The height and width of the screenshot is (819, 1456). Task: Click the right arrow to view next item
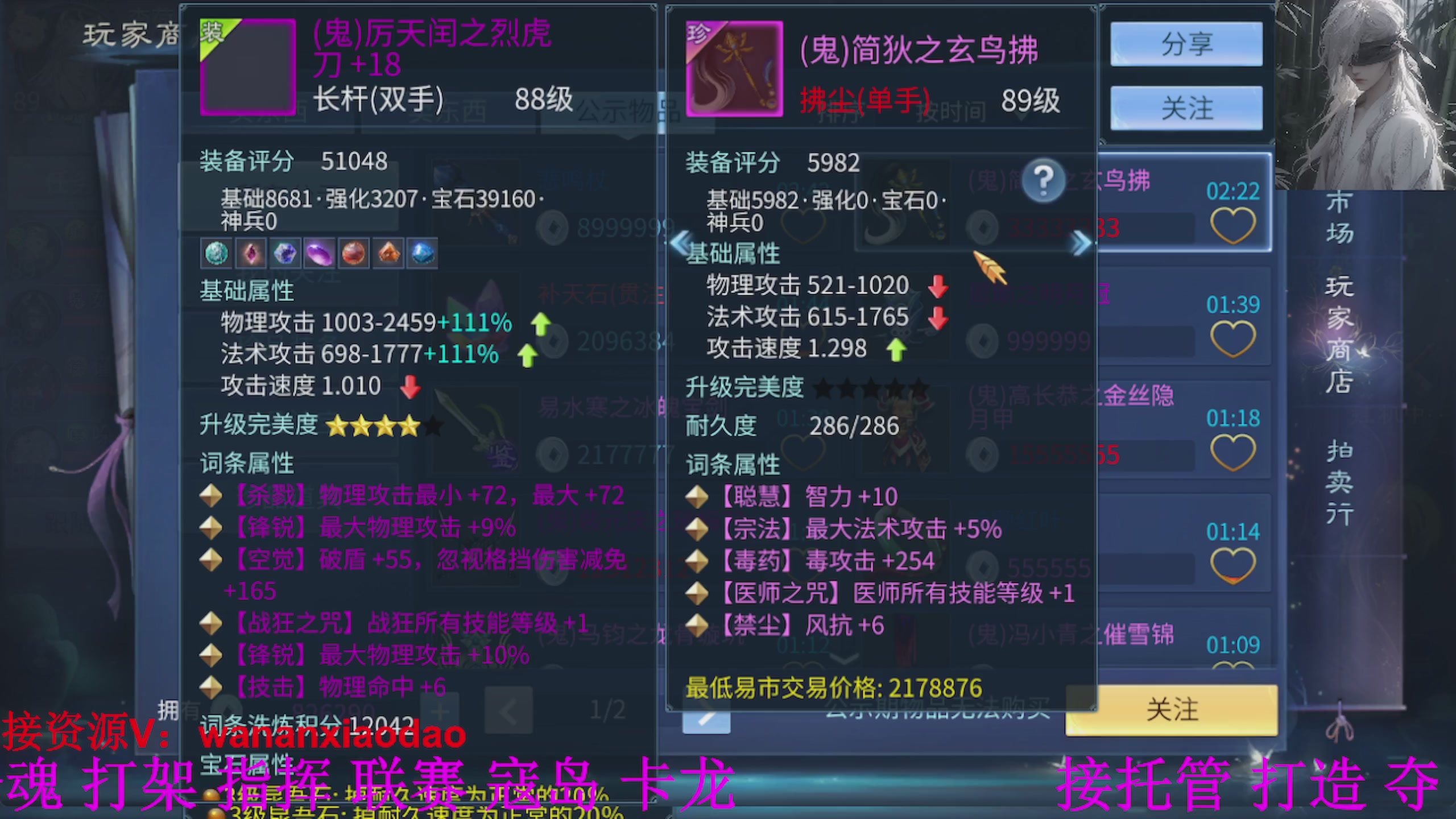(1078, 243)
